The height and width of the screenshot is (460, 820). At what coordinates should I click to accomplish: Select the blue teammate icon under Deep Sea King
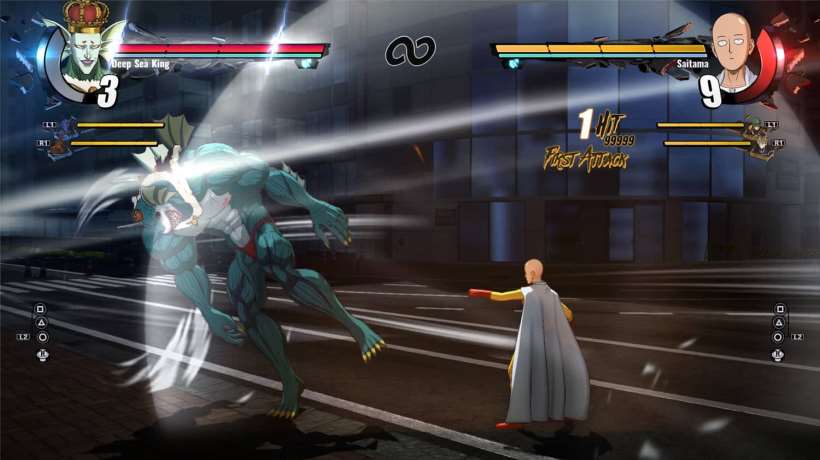(66, 128)
